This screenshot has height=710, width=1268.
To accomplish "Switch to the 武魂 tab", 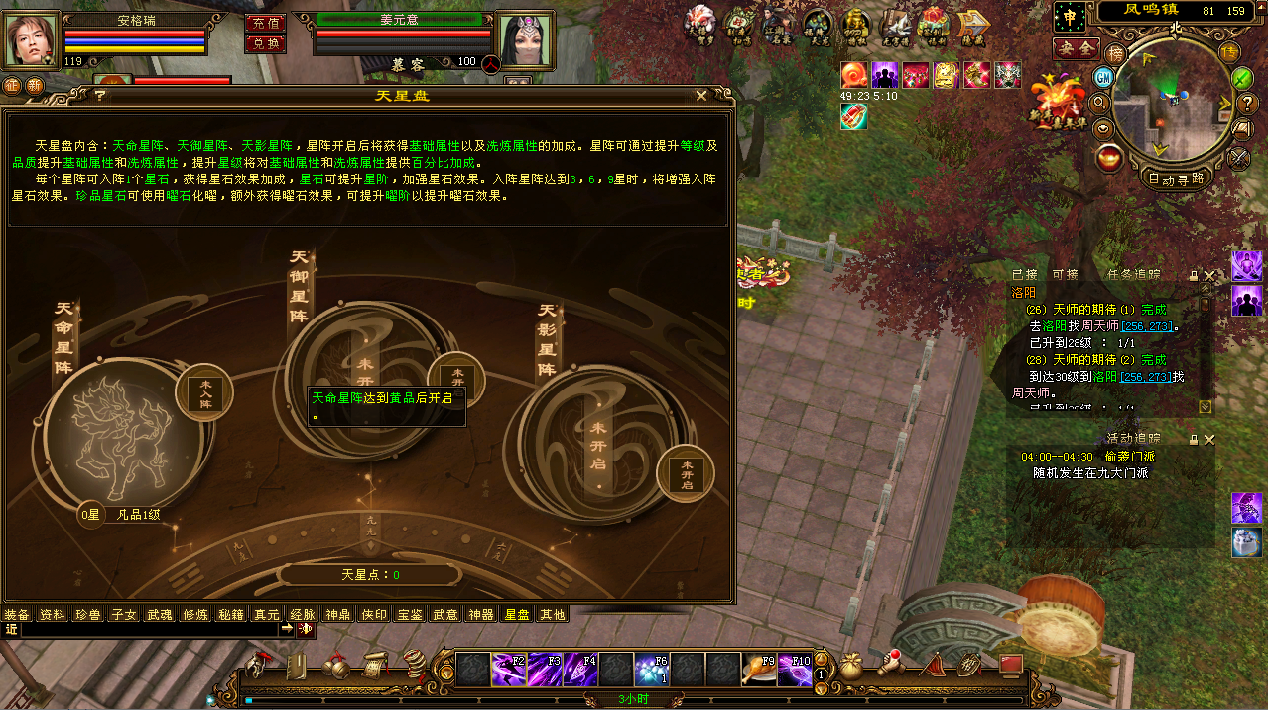I will [160, 614].
